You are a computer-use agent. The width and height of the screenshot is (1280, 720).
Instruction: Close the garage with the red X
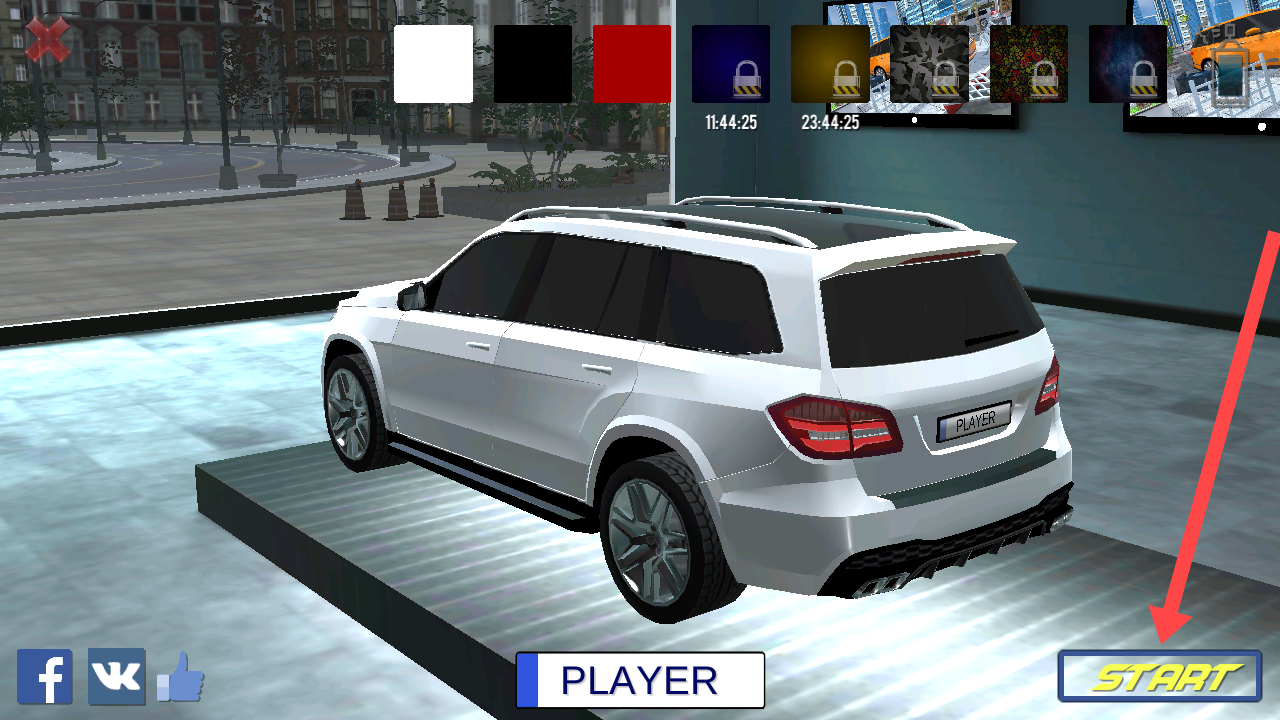click(47, 41)
